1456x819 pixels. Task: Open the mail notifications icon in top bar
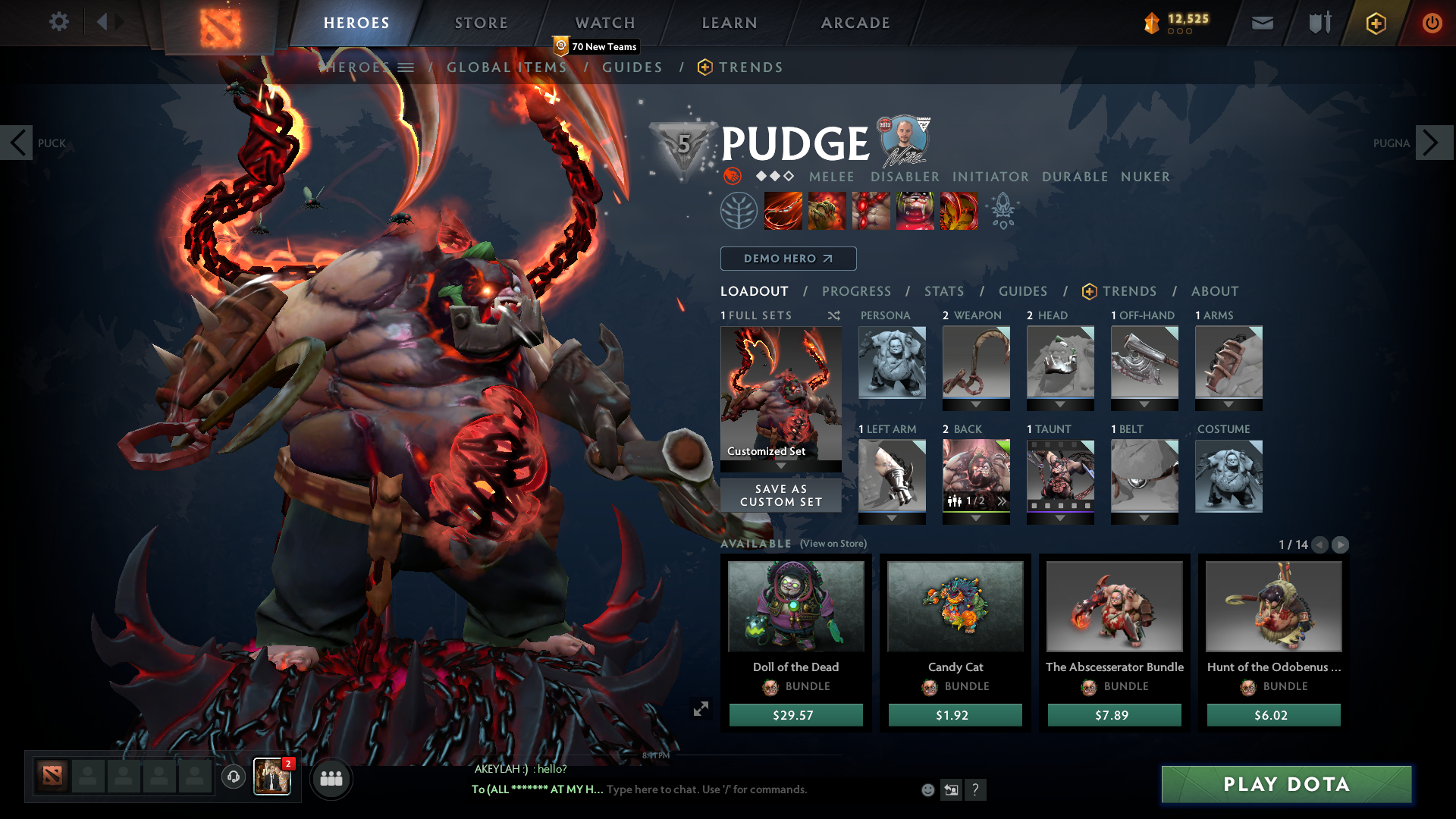[x=1262, y=23]
